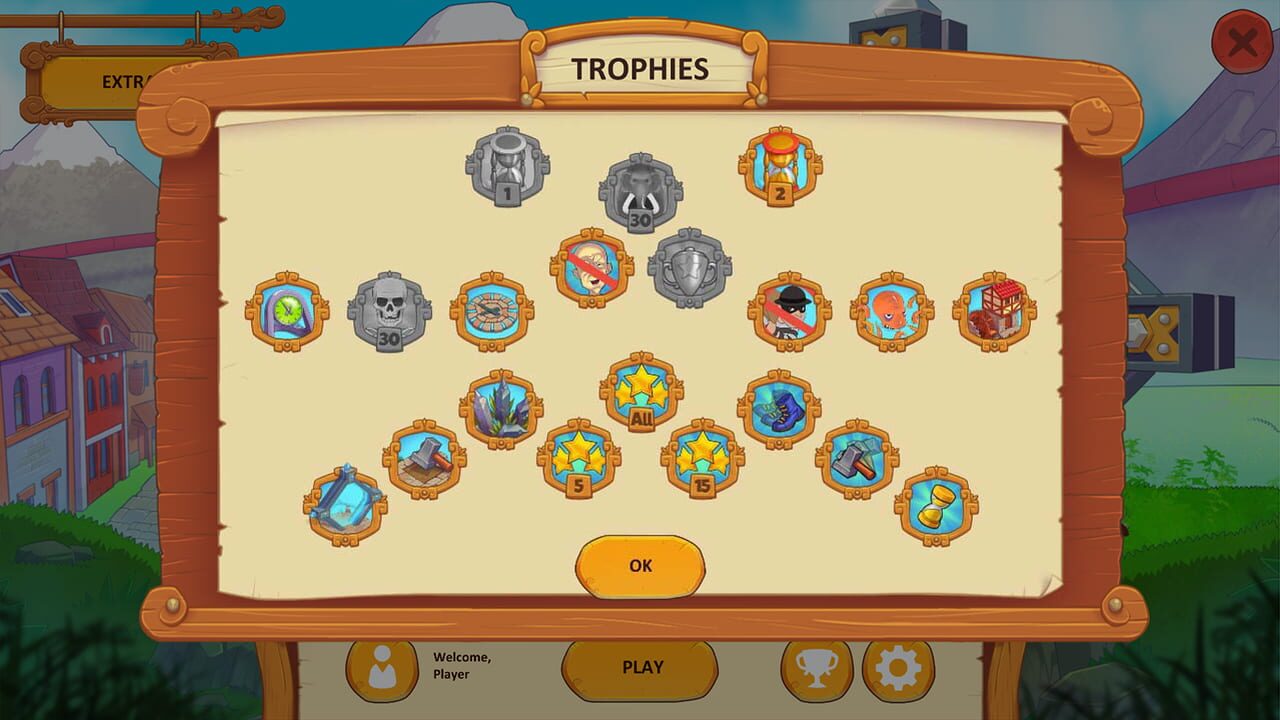Open the burglar in bowler hat trophy
Viewport: 1280px width, 720px height.
(790, 312)
